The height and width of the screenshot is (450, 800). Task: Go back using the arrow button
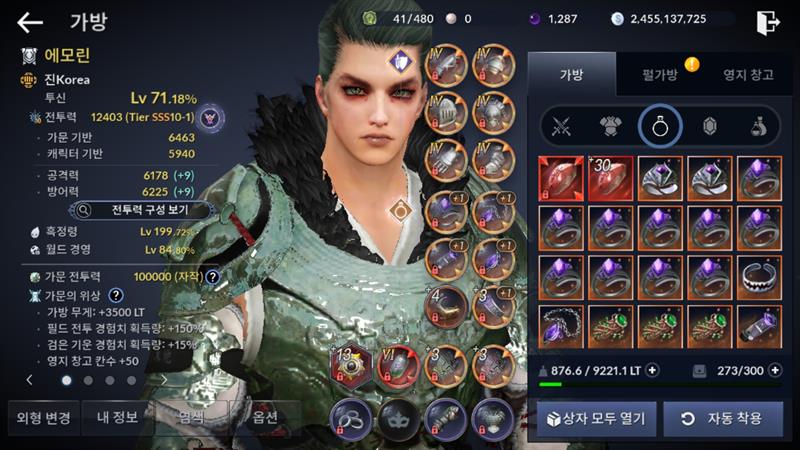(30, 21)
